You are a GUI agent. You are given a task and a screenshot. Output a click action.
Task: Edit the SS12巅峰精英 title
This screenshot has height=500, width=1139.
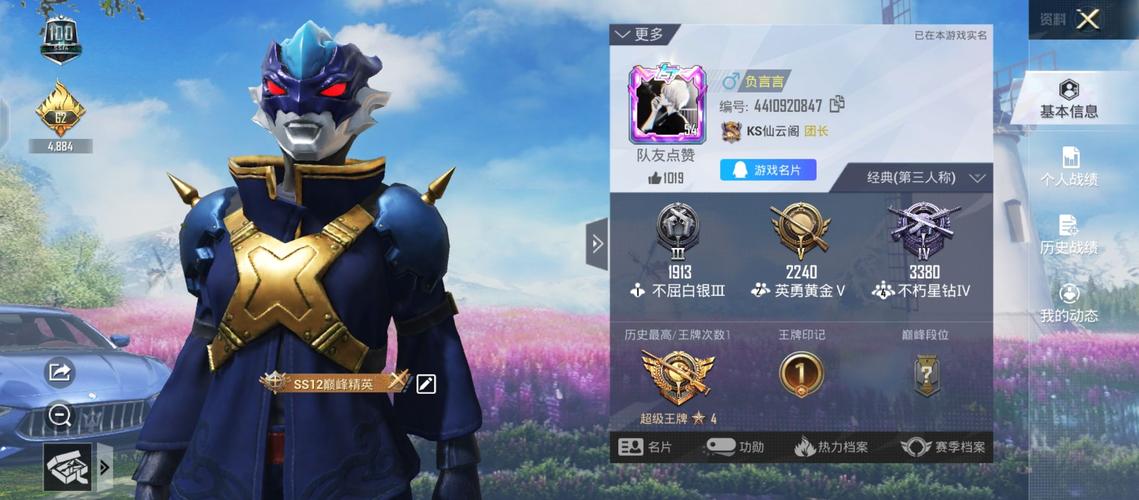pyautogui.click(x=426, y=383)
